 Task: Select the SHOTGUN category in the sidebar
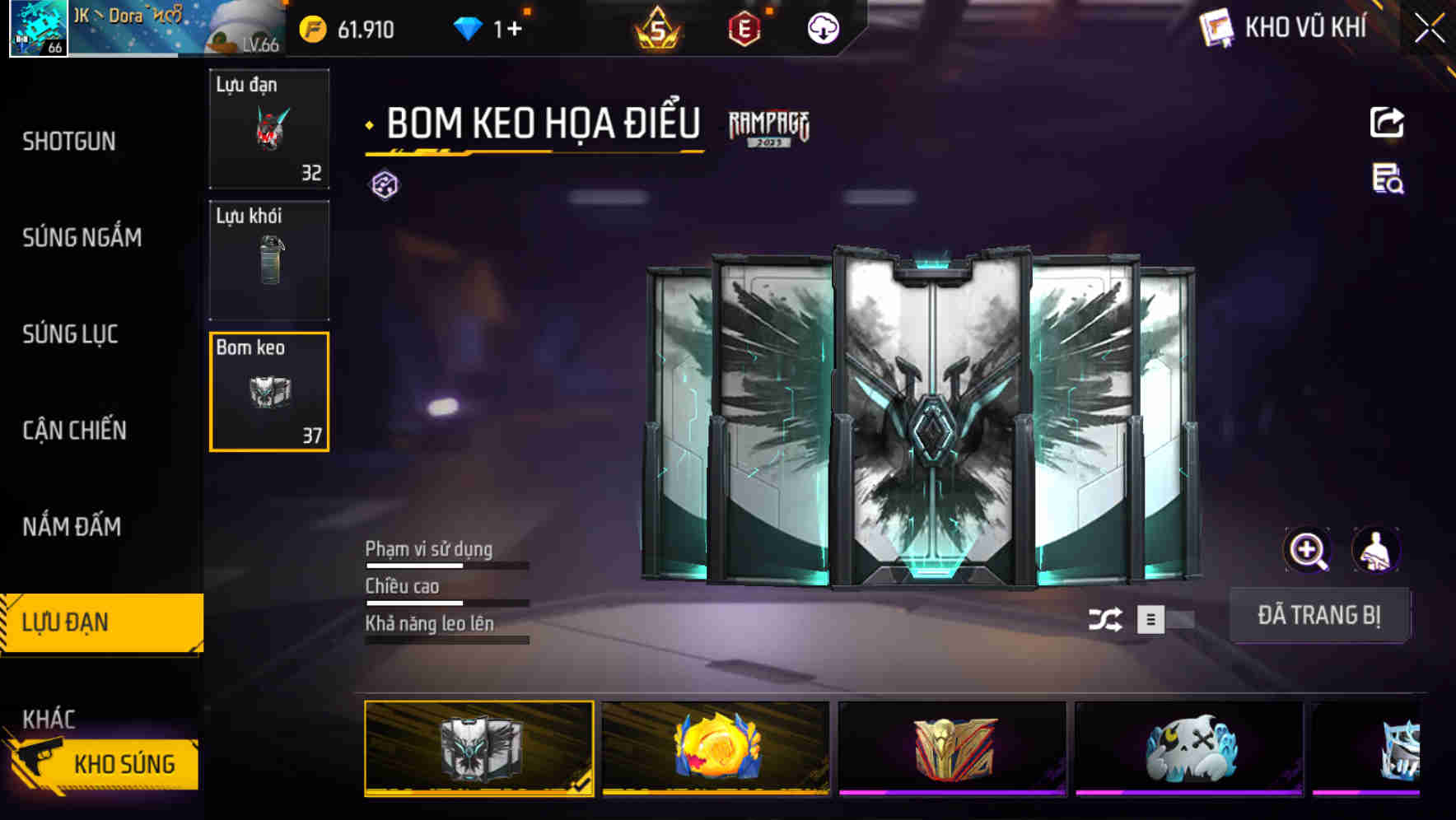point(69,142)
